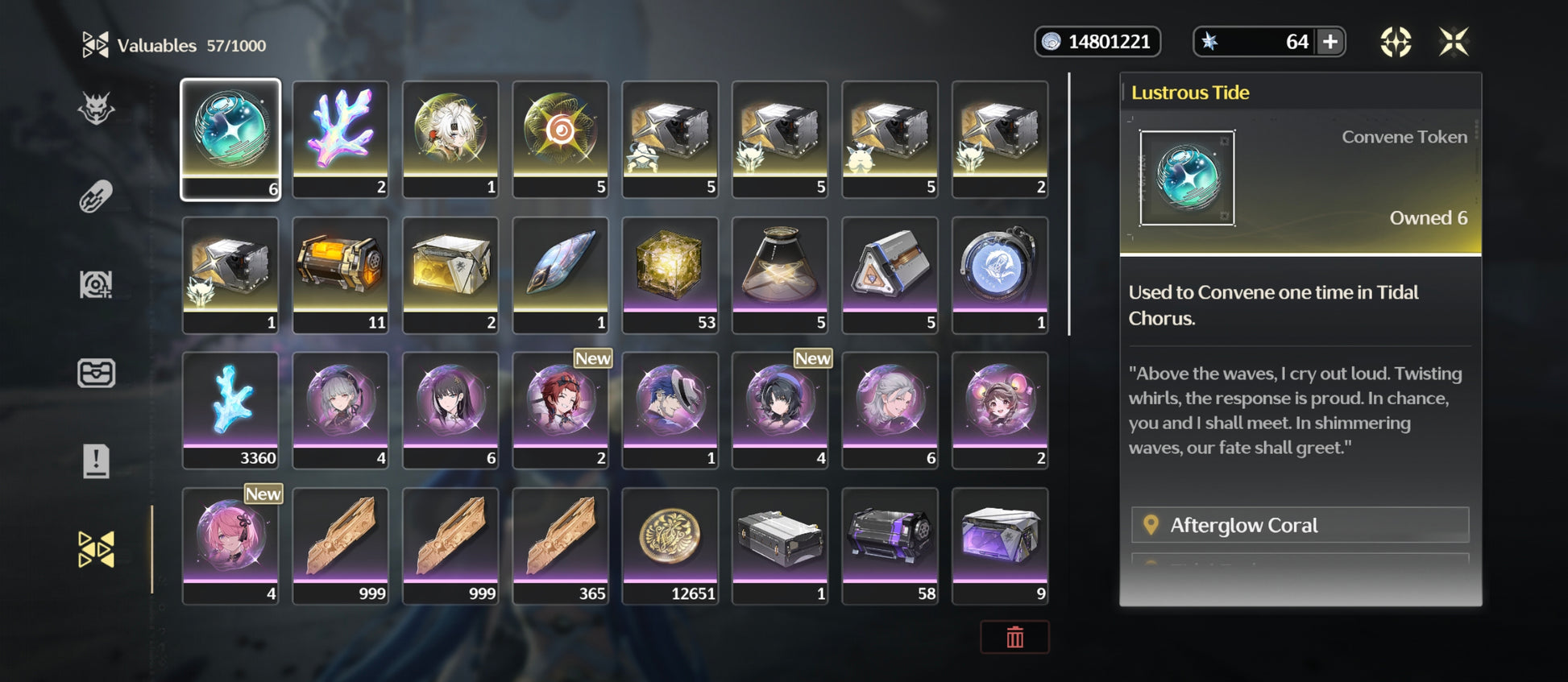Select the pink-haired character waveband marked New
Screen dimensions: 1568x682
tap(230, 545)
